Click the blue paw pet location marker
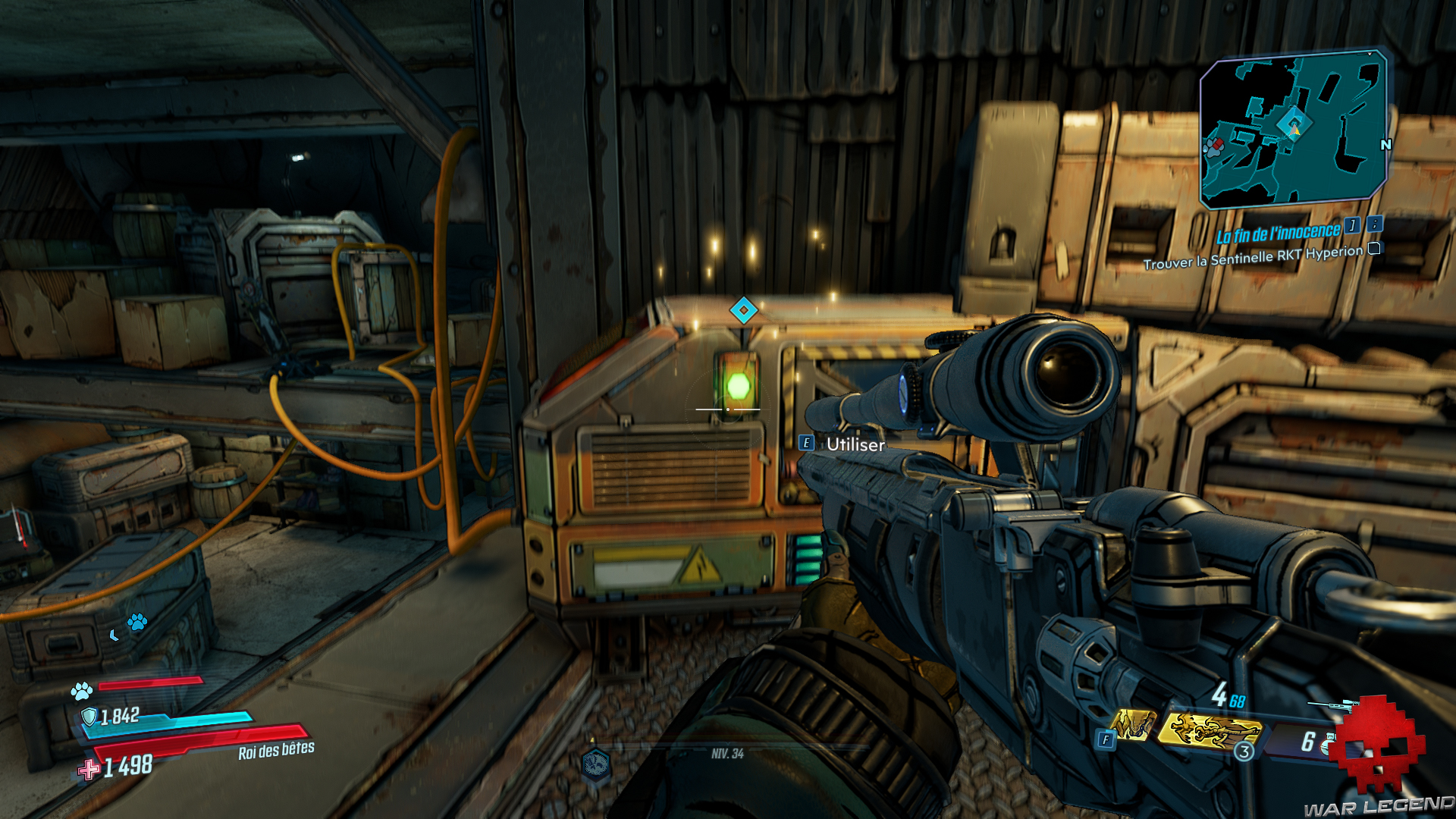The height and width of the screenshot is (819, 1456). tap(137, 623)
